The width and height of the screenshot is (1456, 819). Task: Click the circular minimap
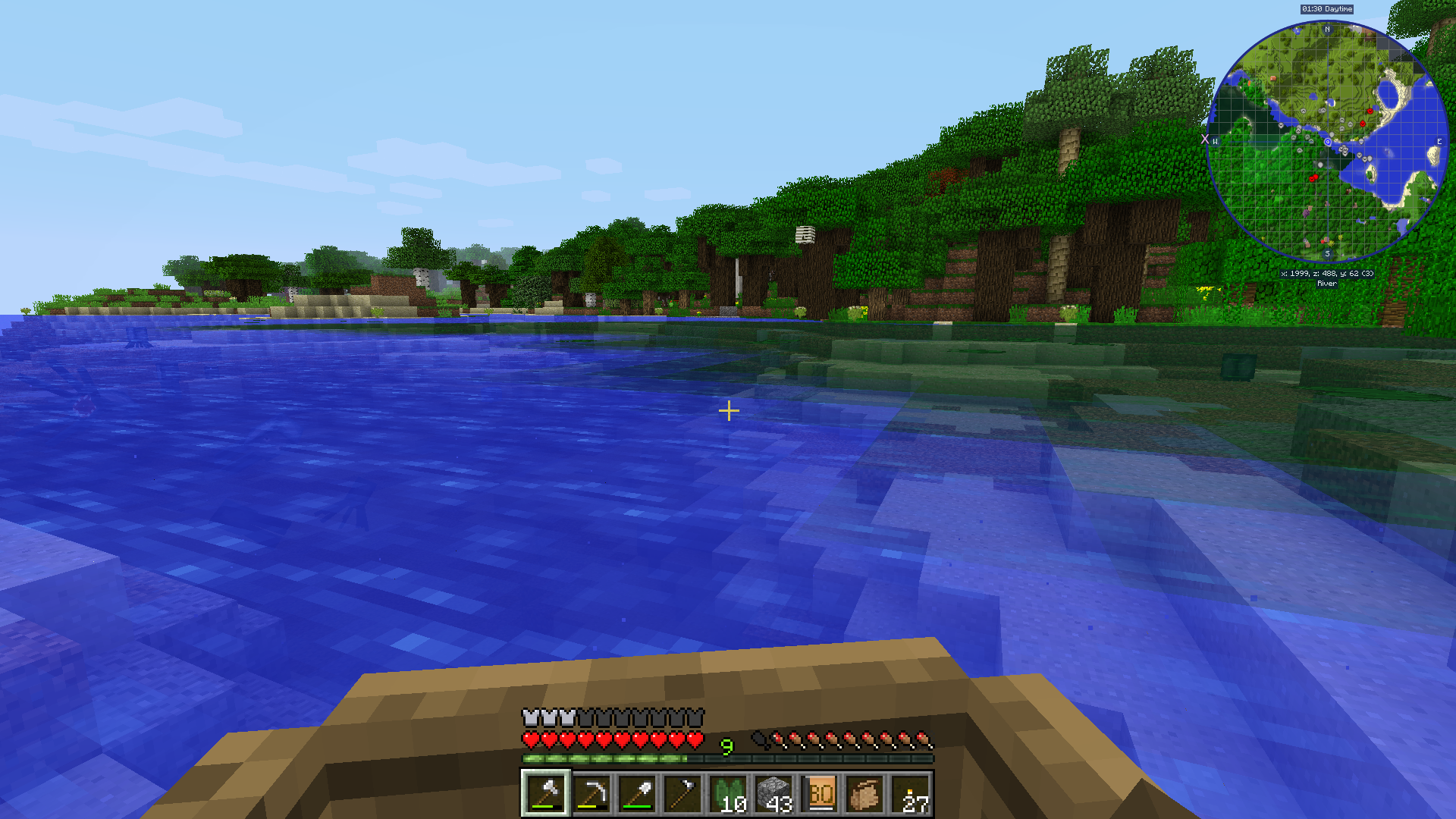1327,142
